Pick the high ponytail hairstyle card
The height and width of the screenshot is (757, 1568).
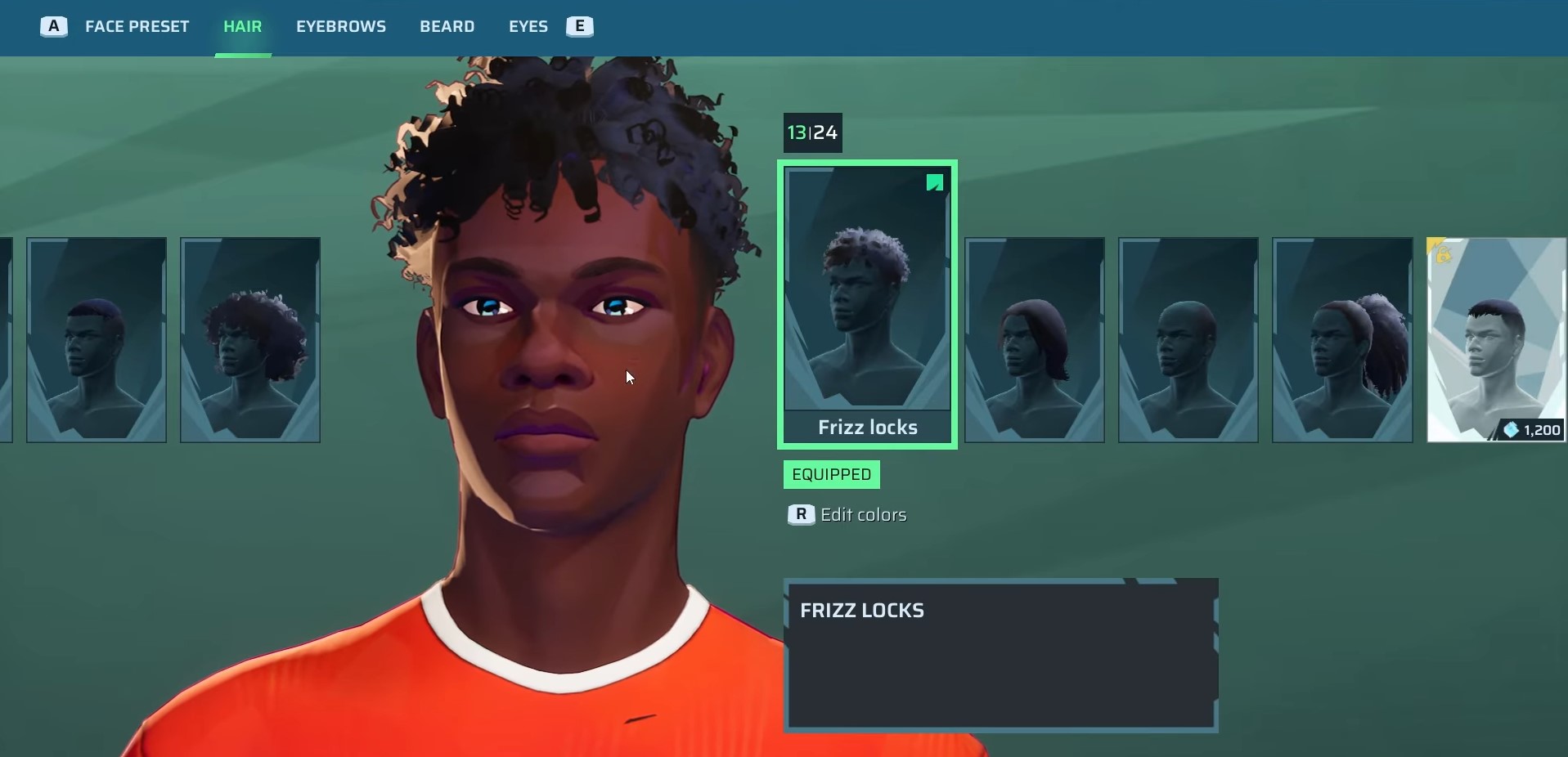[x=1342, y=339]
